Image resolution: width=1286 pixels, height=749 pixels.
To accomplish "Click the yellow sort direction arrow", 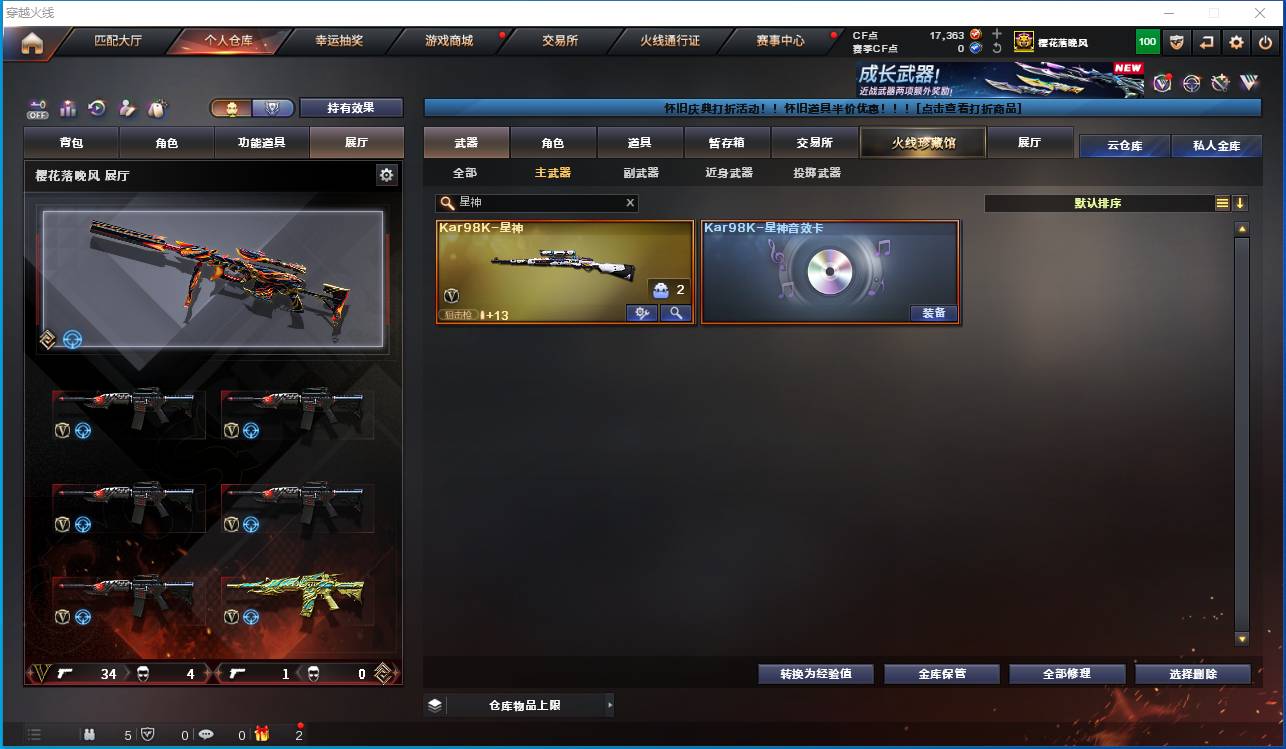I will tap(1241, 203).
